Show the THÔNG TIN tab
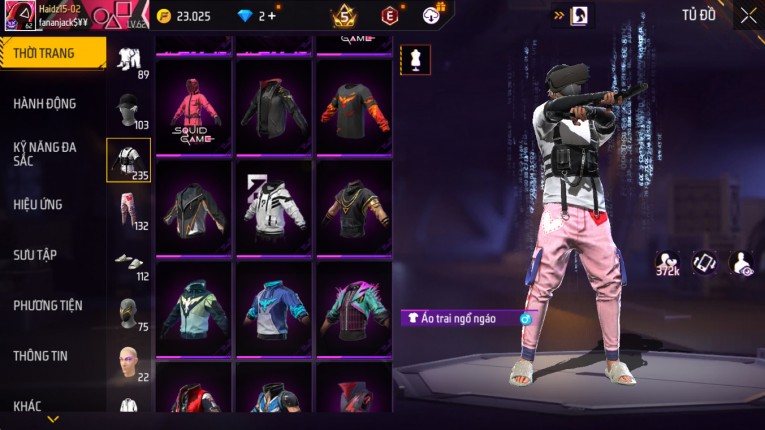Image resolution: width=765 pixels, height=430 pixels. pos(40,356)
